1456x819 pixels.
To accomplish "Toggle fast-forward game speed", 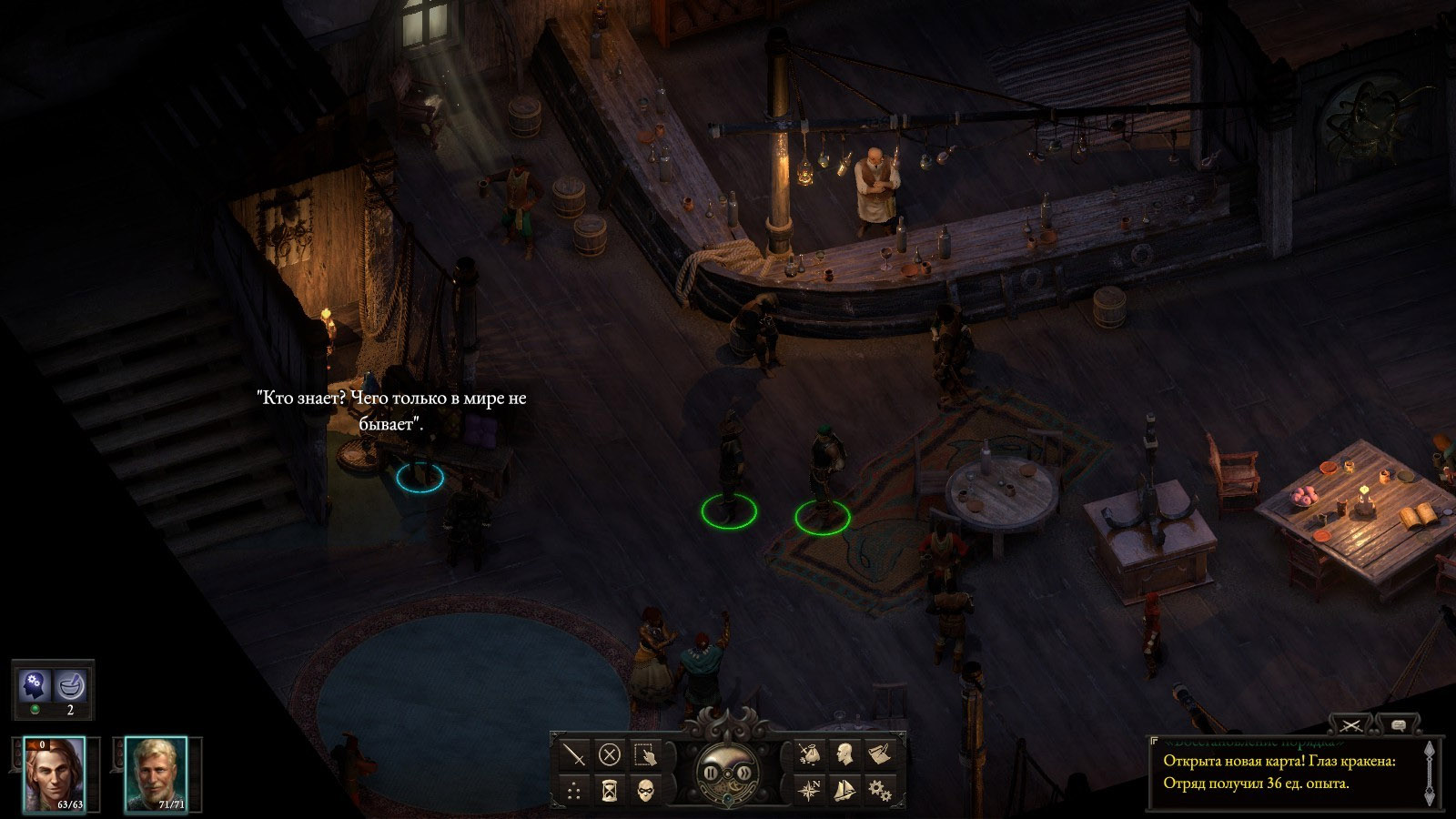I will tap(744, 773).
